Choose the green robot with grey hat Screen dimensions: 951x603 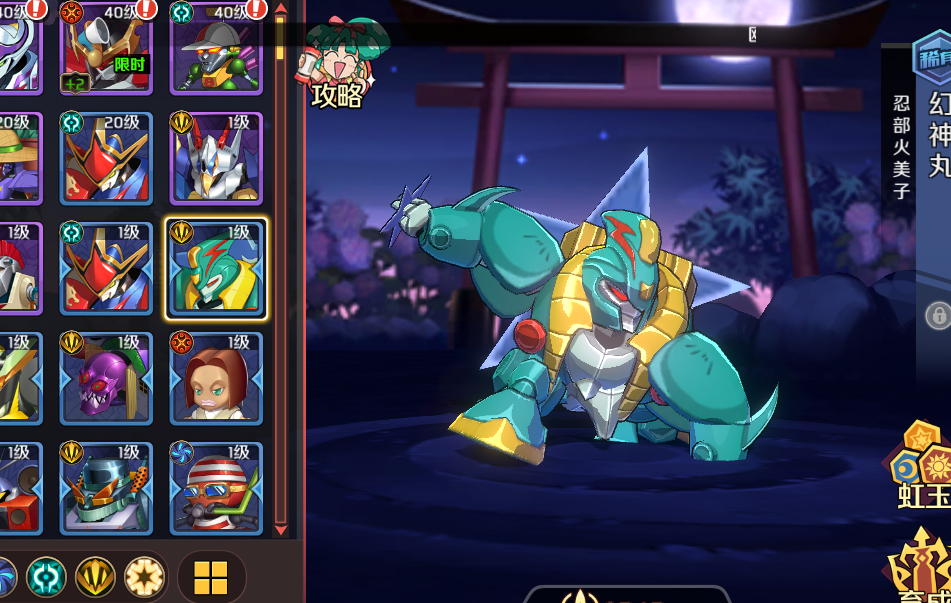(216, 48)
